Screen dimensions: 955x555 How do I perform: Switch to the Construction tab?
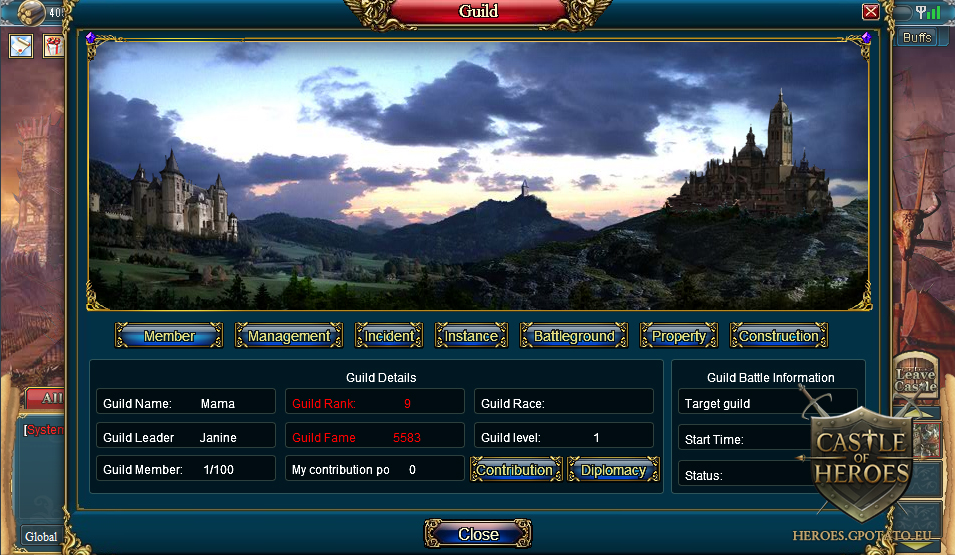tap(779, 336)
